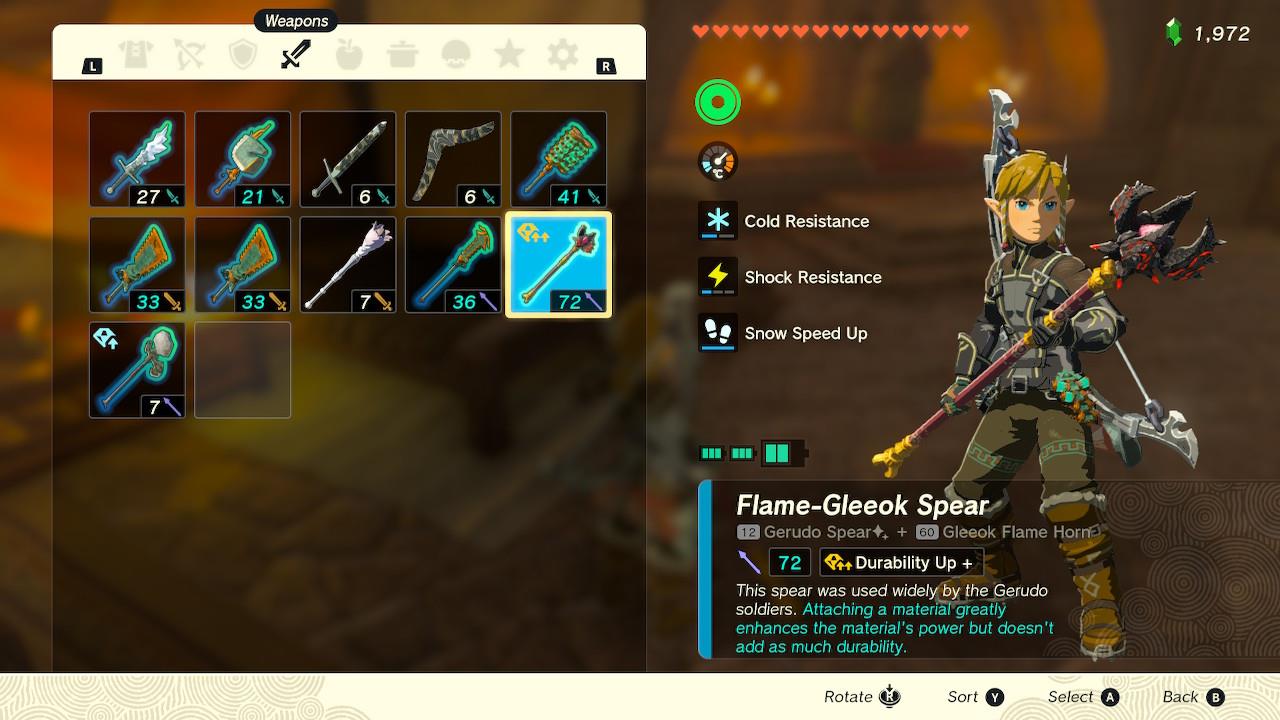Switch to the armor tab
Viewport: 1280px width, 720px height.
[x=136, y=55]
